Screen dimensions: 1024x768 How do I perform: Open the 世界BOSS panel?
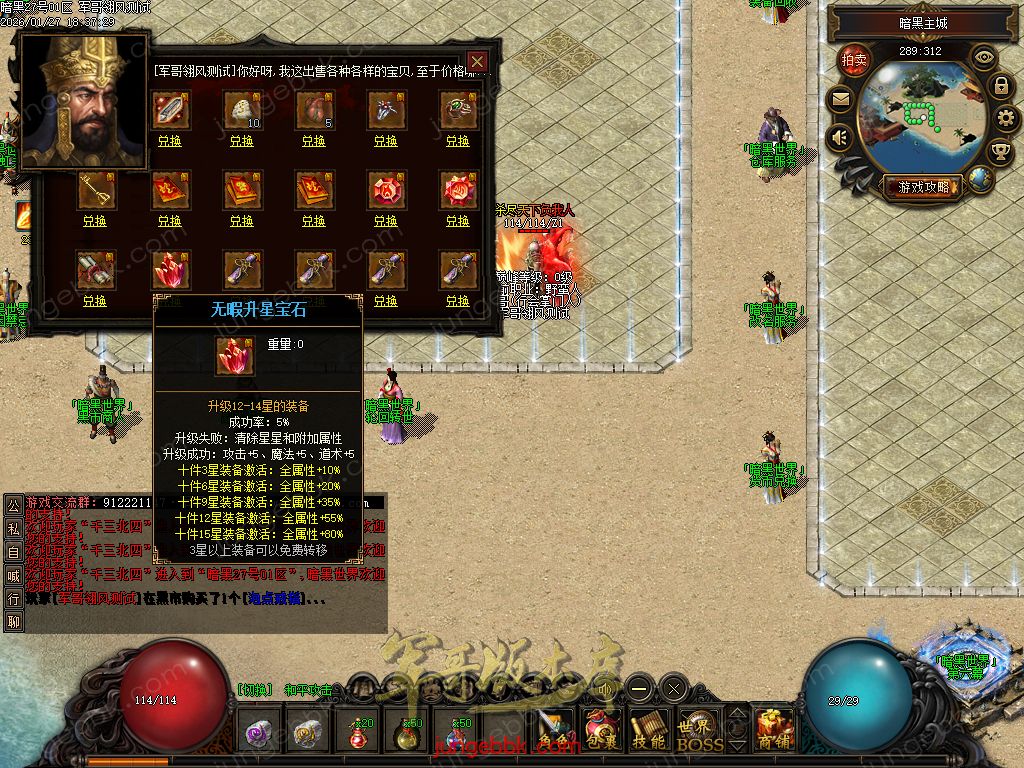tap(699, 731)
